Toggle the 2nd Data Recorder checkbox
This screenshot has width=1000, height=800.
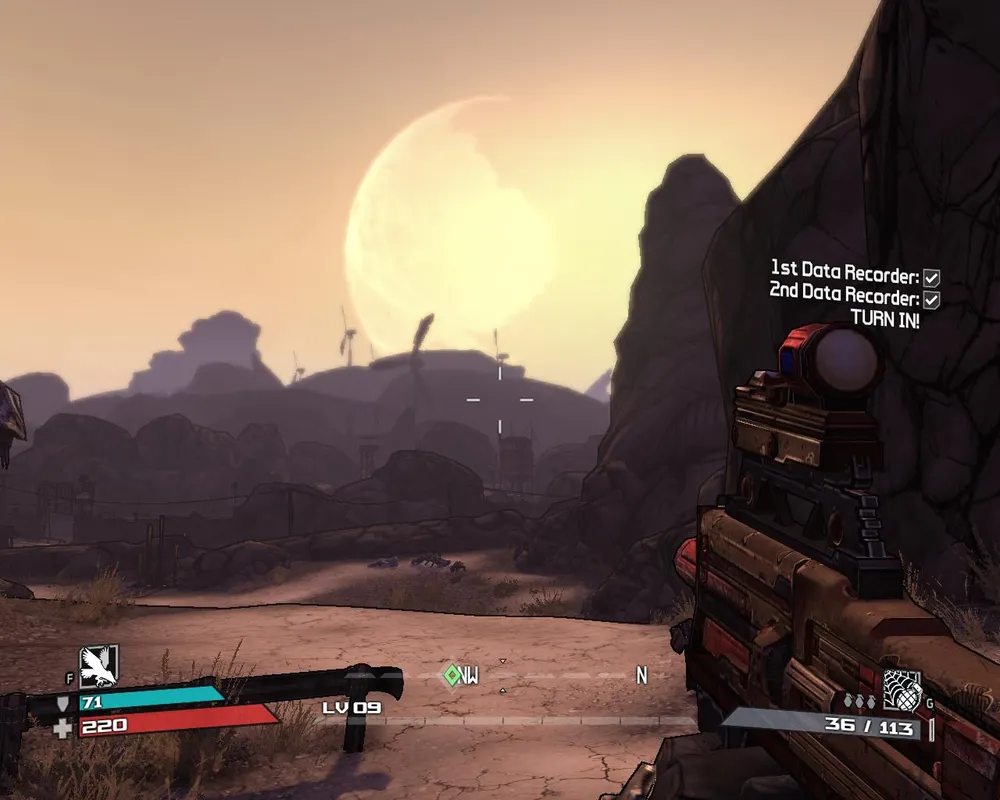[x=931, y=299]
